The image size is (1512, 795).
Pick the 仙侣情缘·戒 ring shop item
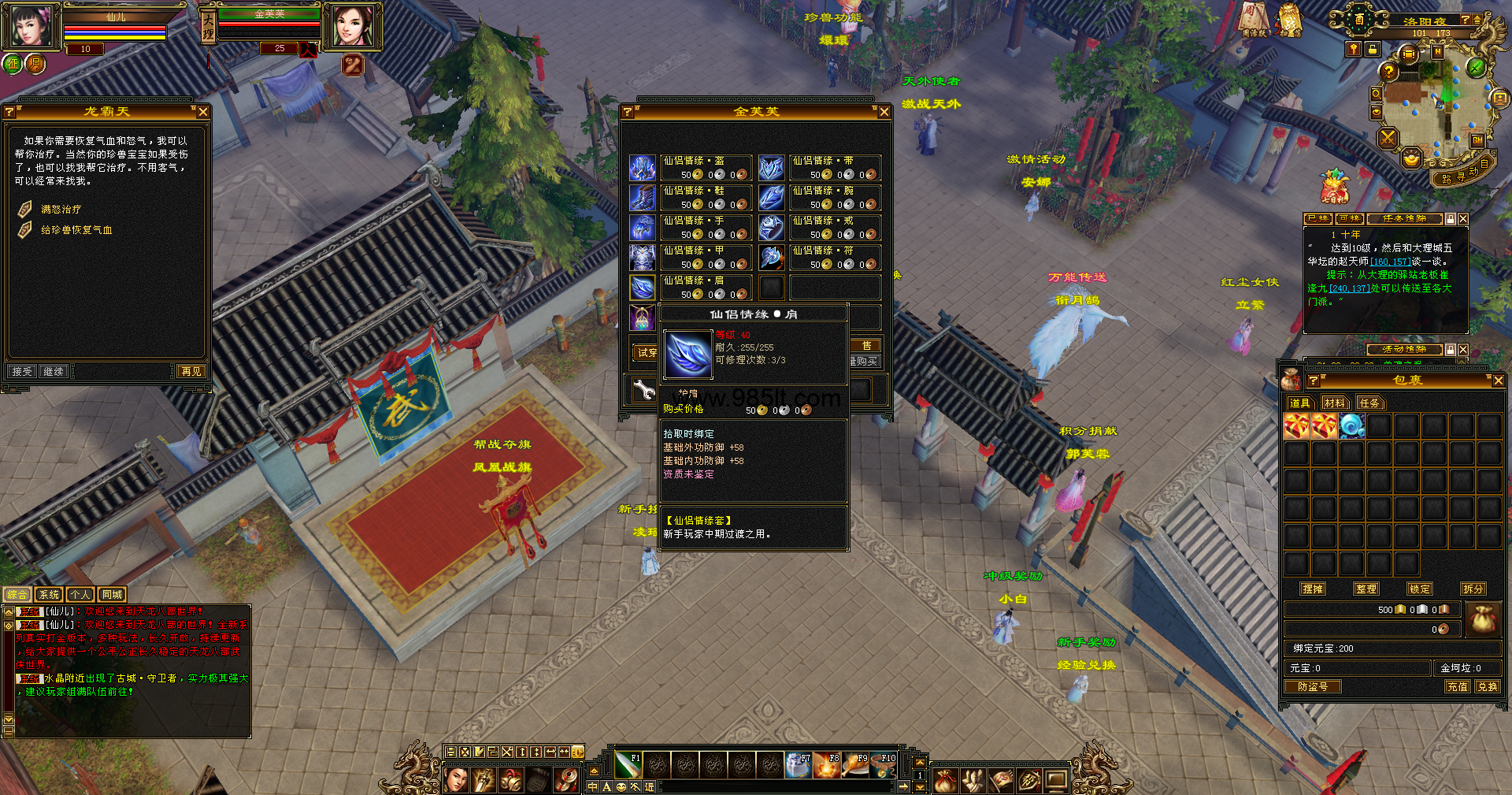[772, 228]
